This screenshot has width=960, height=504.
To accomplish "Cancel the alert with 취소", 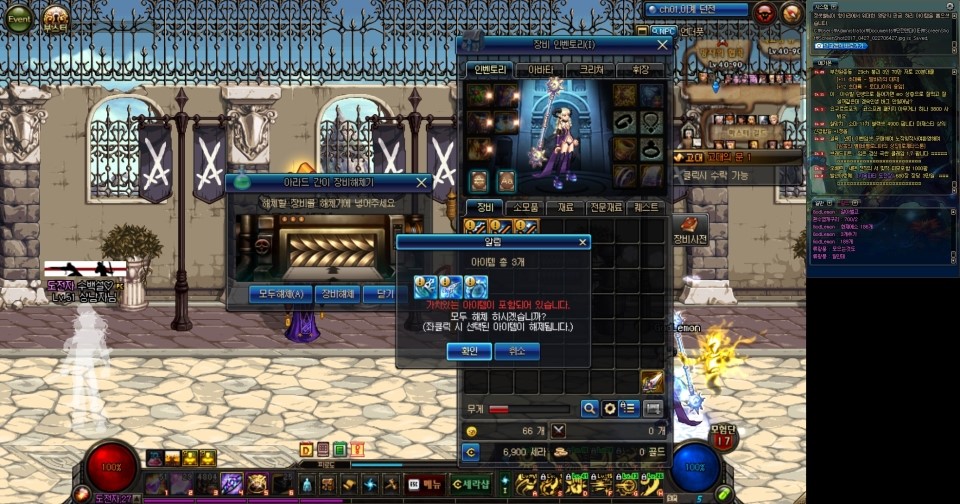I will 516,351.
